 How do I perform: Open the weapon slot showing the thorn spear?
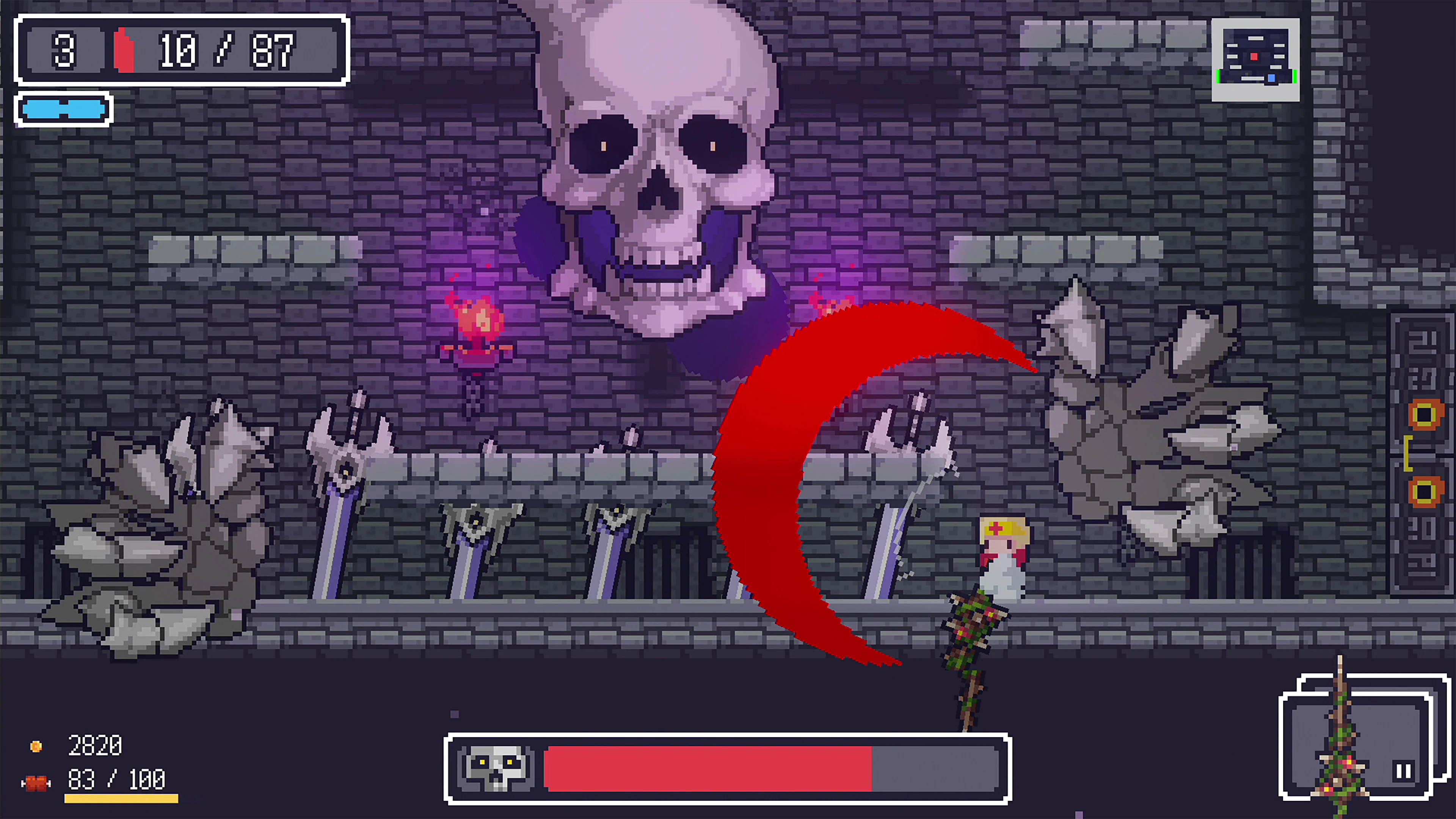(1351, 743)
